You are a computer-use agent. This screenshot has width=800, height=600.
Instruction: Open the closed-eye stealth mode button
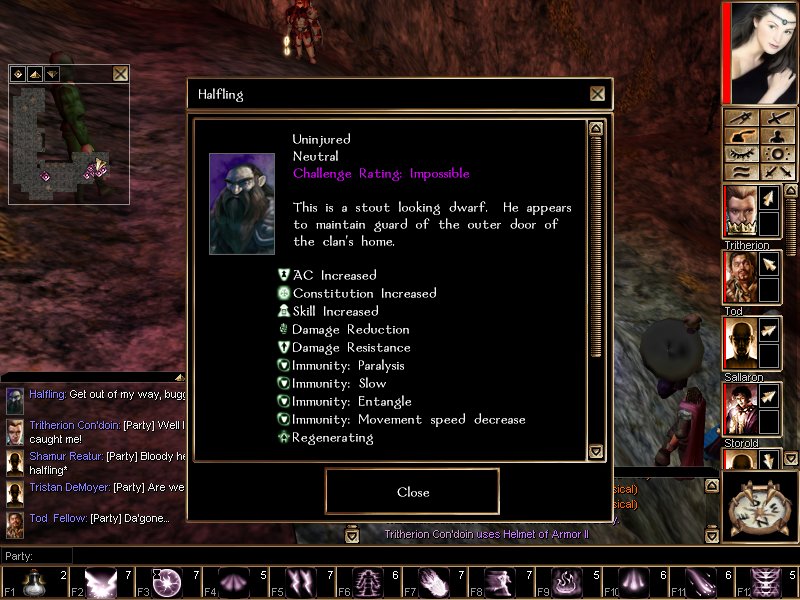[740, 154]
